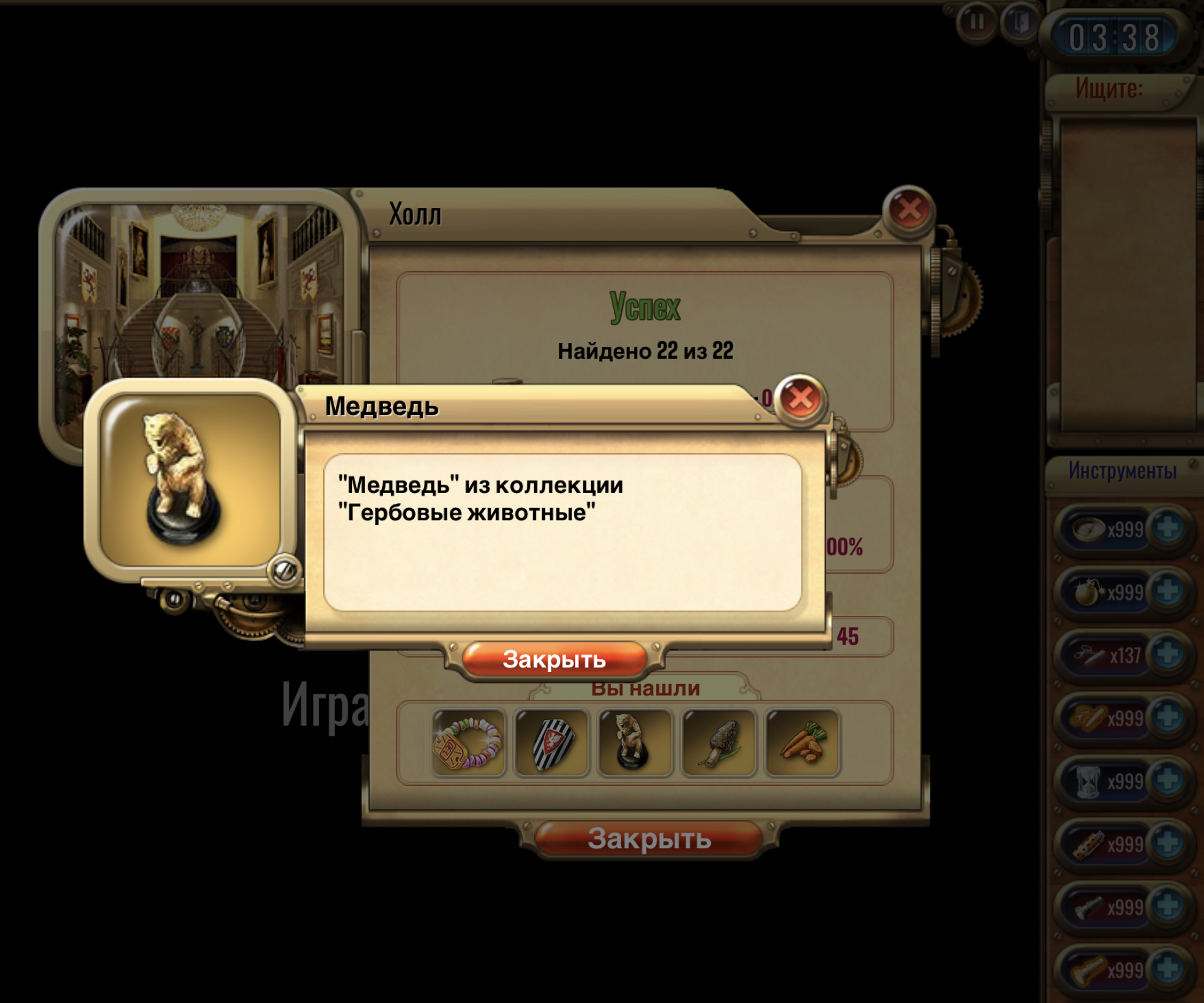Viewport: 1204px width, 1003px height.
Task: Select the bear figurine in found items row
Action: coord(634,742)
